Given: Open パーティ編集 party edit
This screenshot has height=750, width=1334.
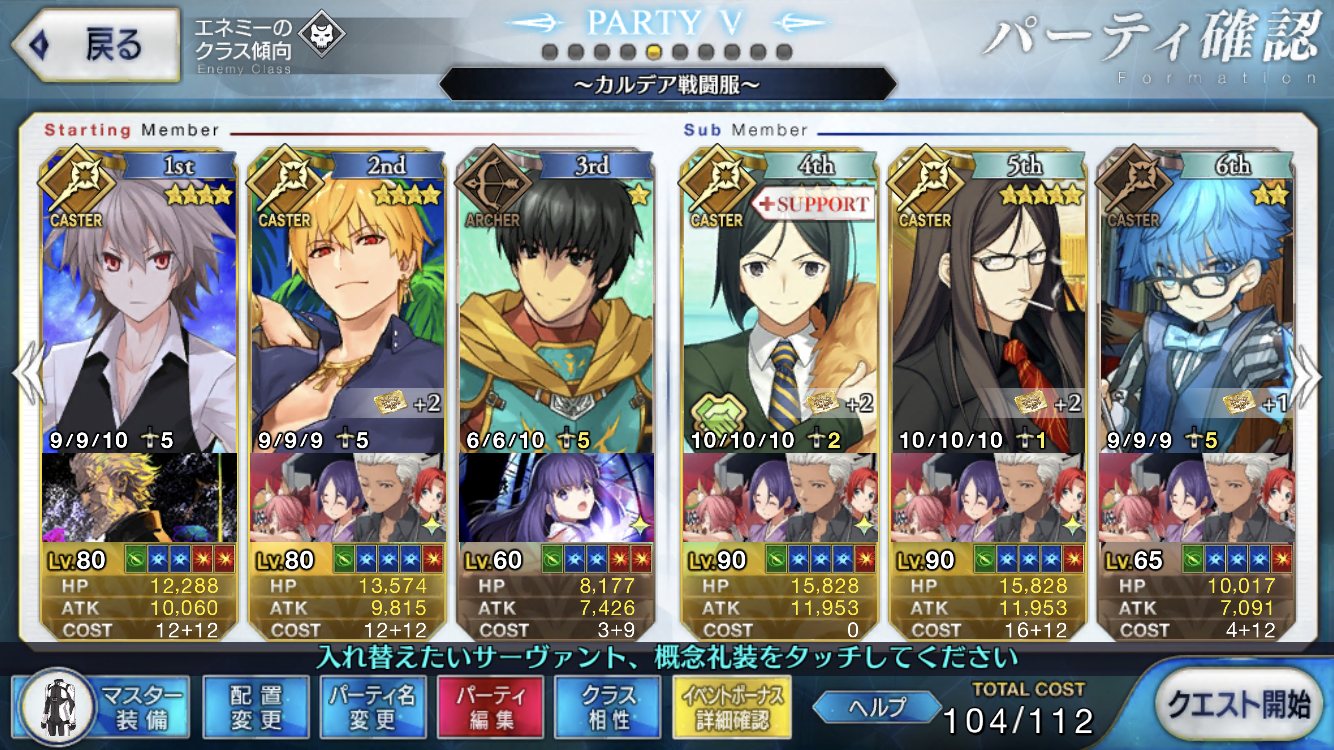Looking at the screenshot, I should click(490, 706).
